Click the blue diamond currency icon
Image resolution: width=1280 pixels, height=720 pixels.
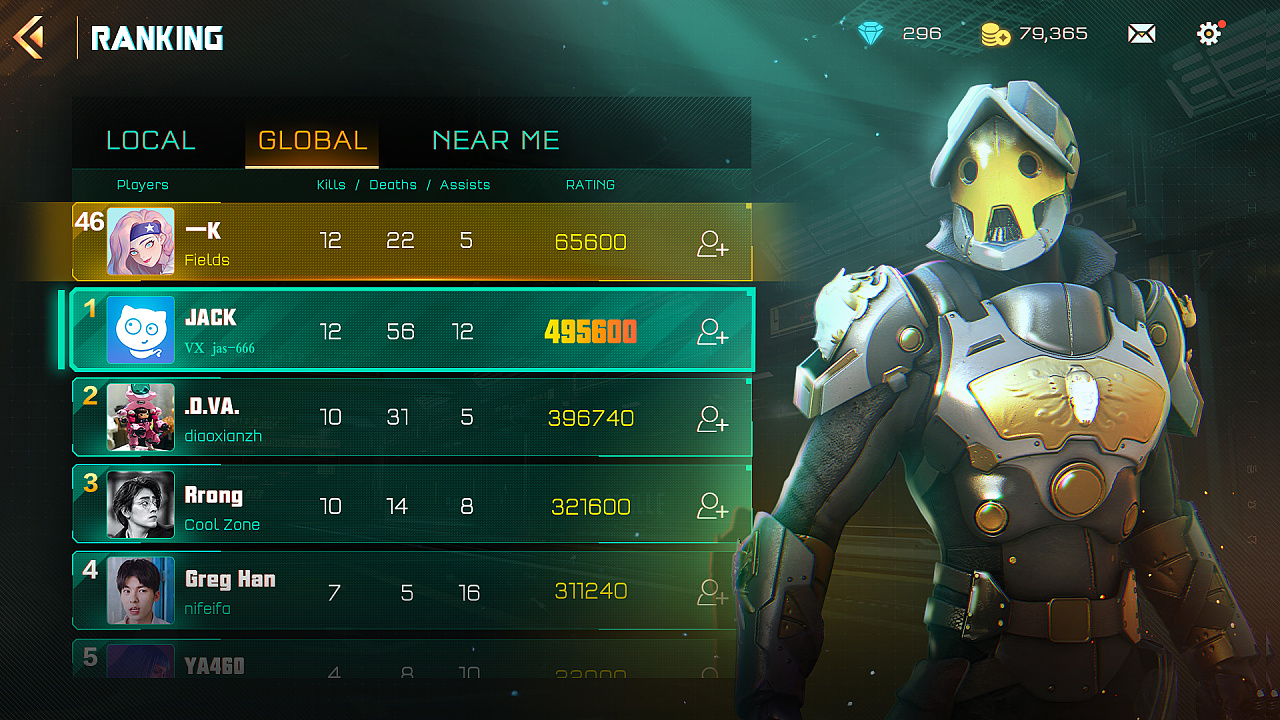click(871, 34)
